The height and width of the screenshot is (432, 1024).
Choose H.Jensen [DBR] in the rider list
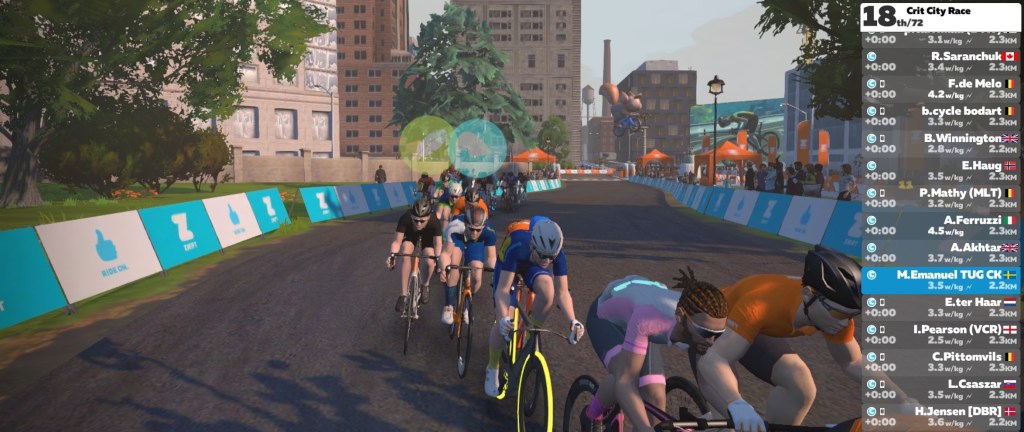(x=940, y=415)
